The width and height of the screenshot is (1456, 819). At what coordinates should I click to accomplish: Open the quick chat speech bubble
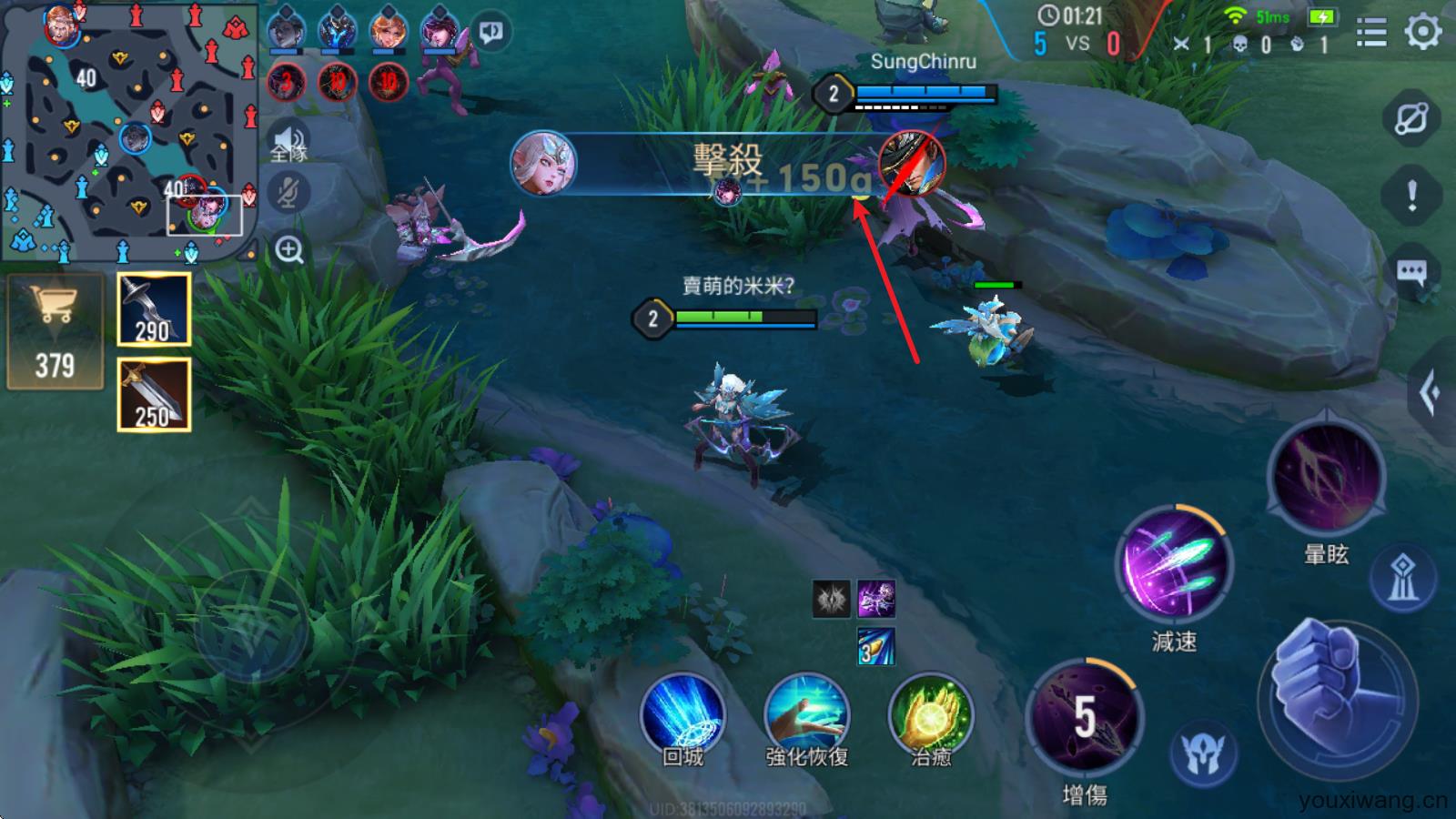click(1411, 271)
